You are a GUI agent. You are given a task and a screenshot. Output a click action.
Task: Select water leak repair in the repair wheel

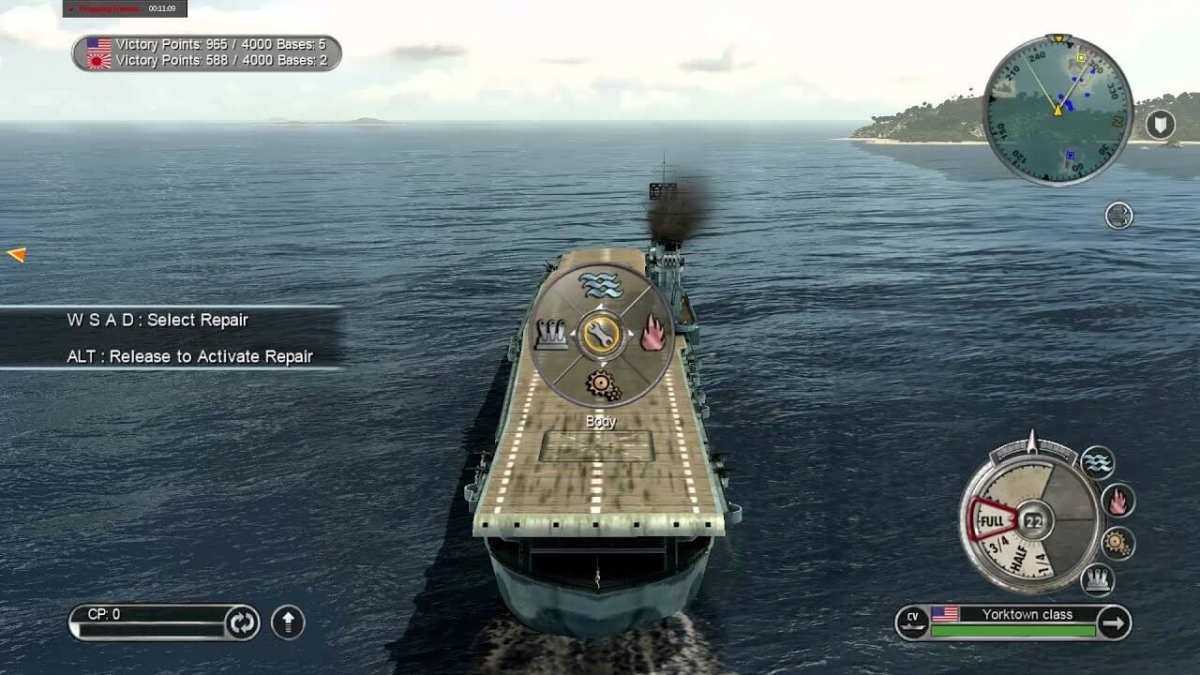601,287
